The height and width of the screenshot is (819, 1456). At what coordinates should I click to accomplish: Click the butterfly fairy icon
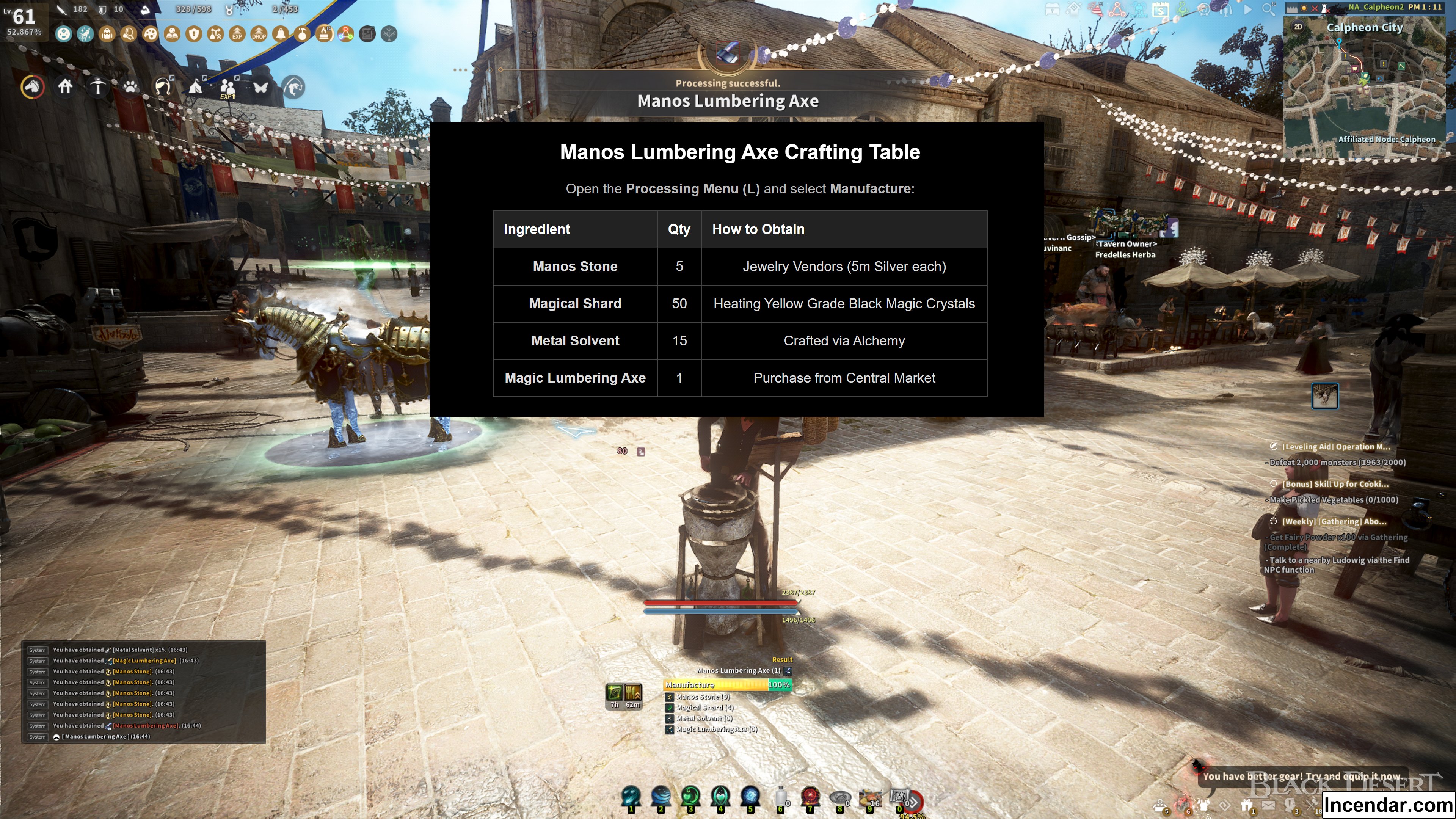[260, 87]
